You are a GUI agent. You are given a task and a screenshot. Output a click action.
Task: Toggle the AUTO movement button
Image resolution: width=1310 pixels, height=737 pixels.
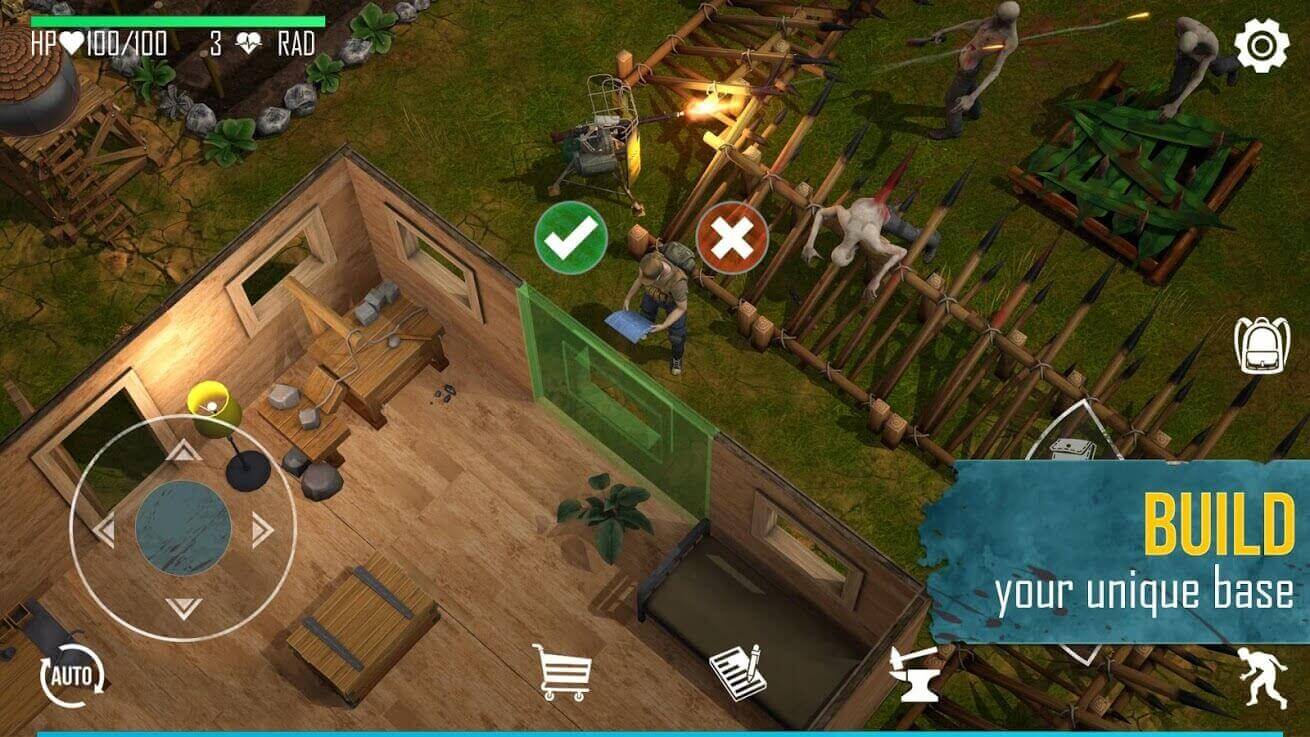[70, 675]
